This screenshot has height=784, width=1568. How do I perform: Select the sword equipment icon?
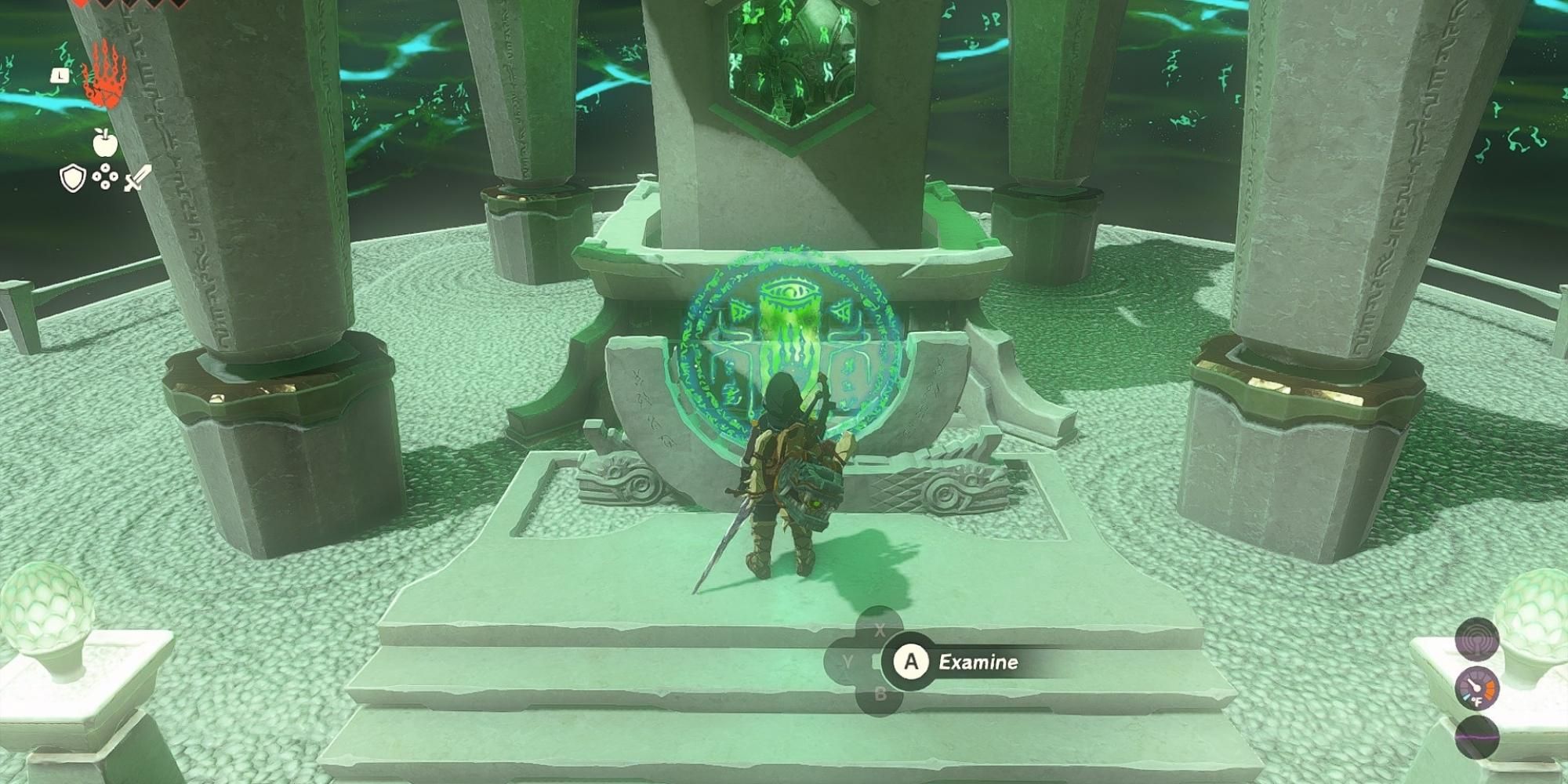[x=137, y=176]
